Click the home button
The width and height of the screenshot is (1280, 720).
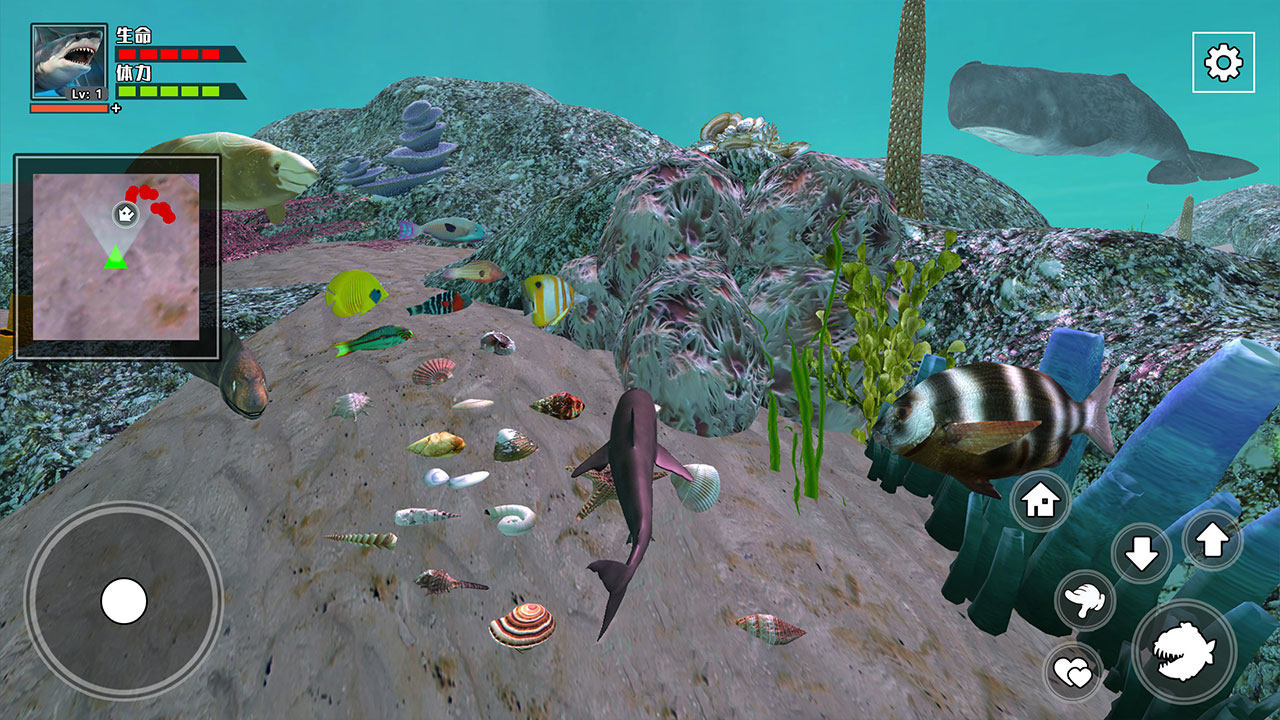[1040, 501]
